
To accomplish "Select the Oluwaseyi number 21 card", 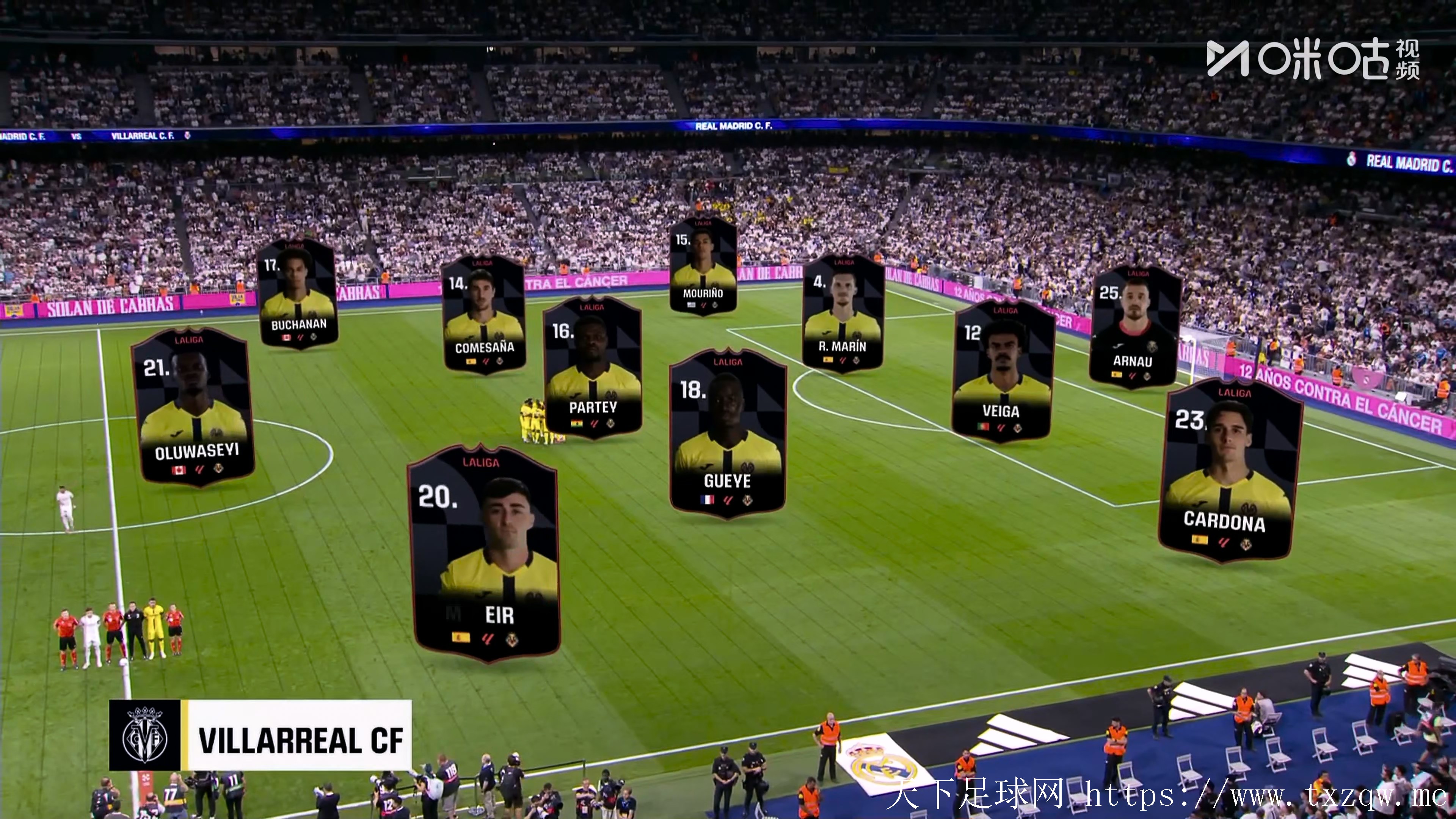I will (193, 407).
